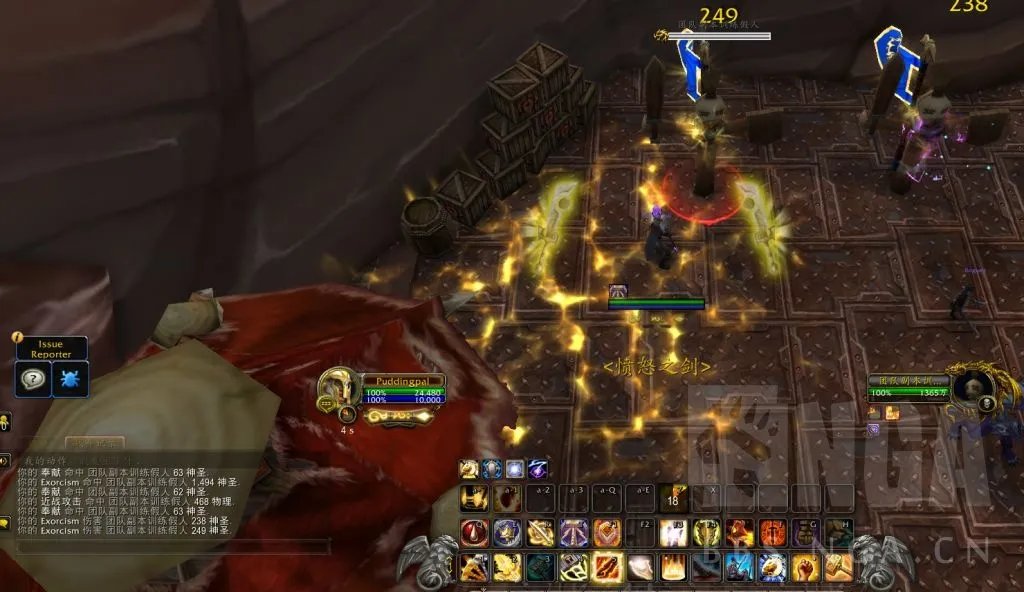Toggle the chat voice speaker button
Screen dimensions: 1024x592
5,460
